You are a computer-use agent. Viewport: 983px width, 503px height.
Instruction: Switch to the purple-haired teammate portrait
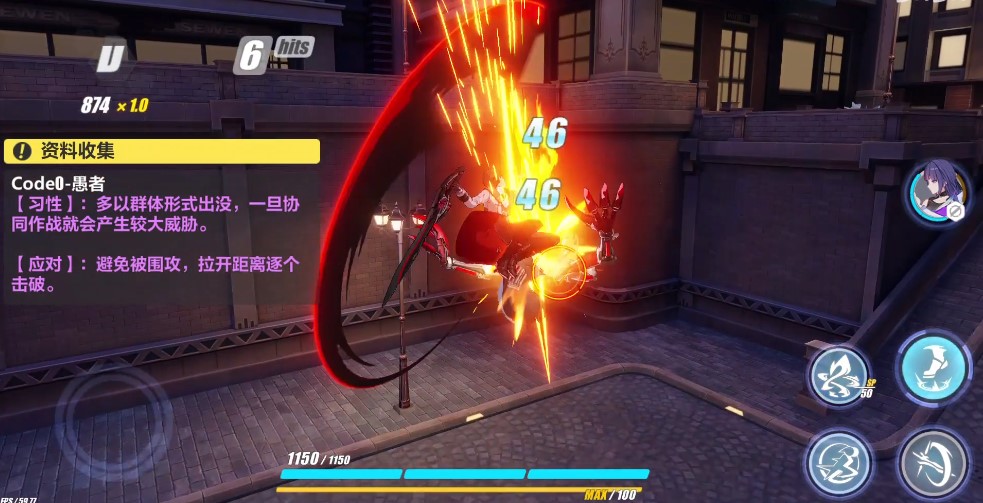(x=937, y=192)
